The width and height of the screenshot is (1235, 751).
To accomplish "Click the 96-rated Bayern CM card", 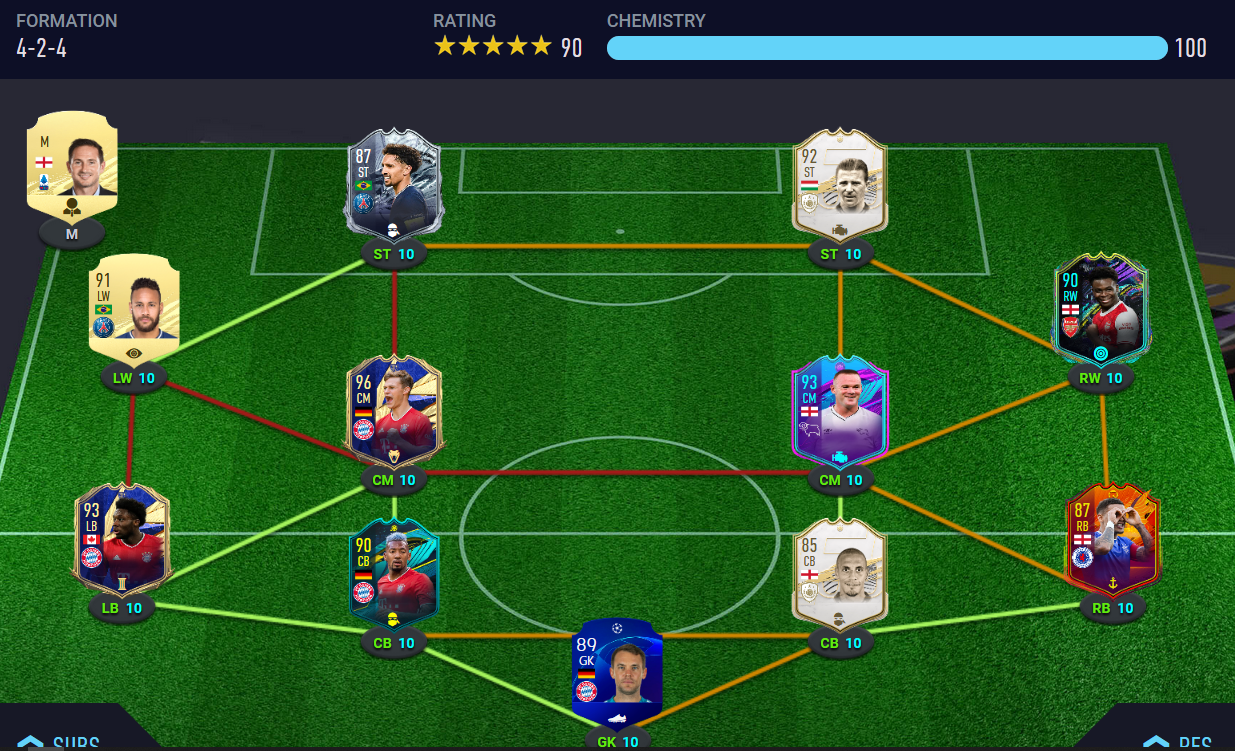I will tap(394, 412).
